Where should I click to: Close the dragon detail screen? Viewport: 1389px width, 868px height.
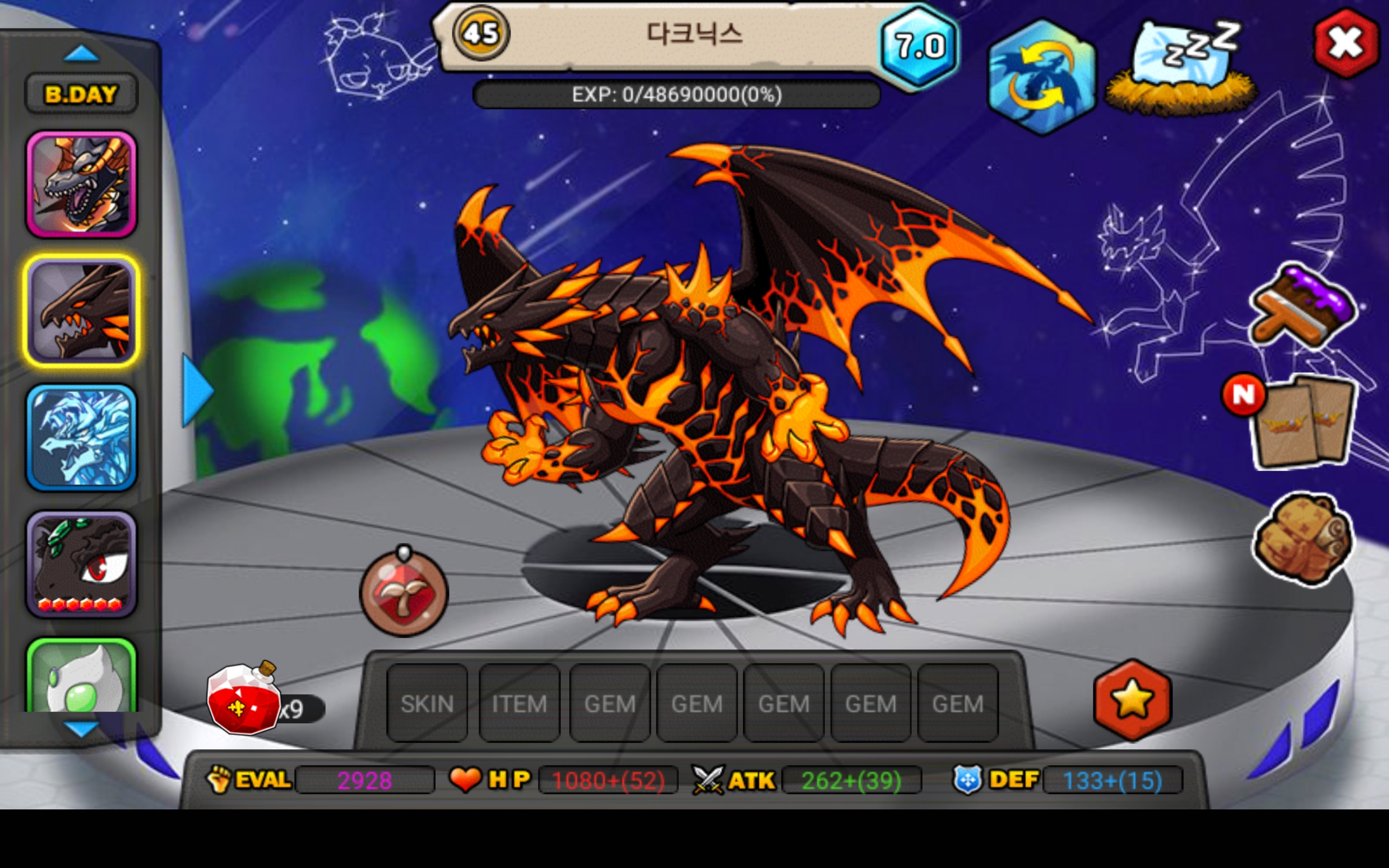1346,43
